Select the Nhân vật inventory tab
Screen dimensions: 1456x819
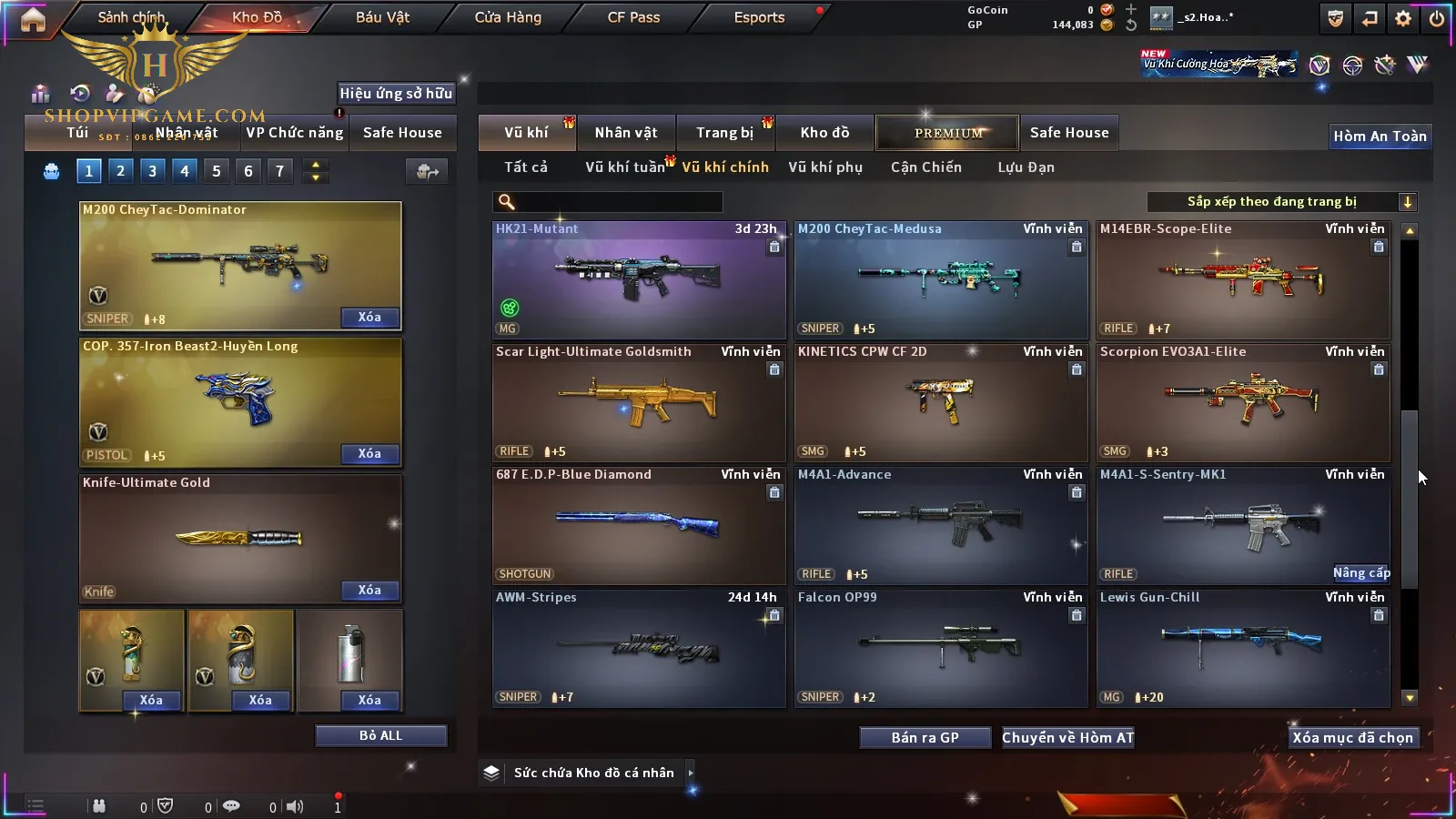[x=626, y=133]
